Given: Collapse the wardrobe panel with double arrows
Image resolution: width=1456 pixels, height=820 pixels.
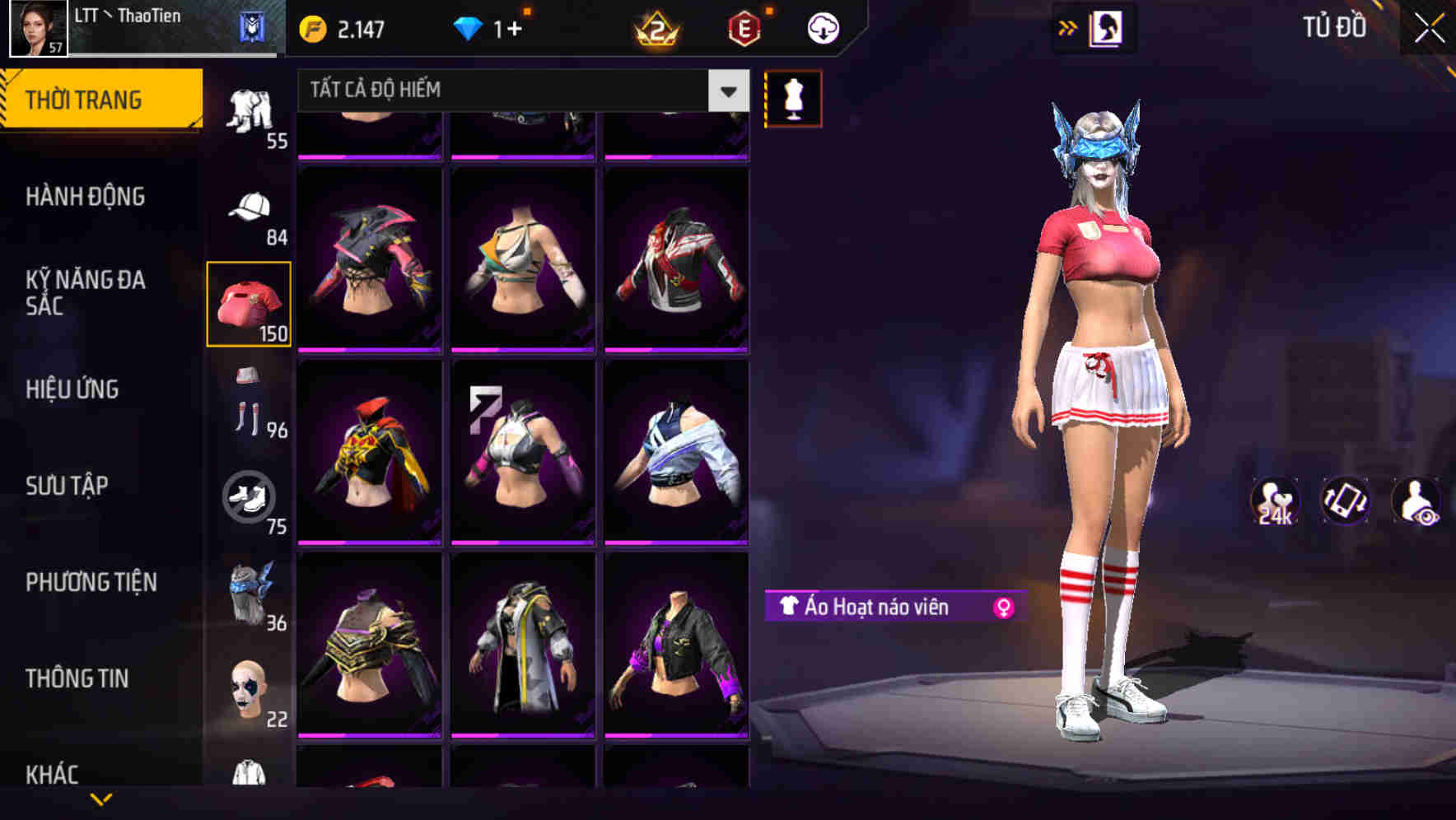Looking at the screenshot, I should click(1067, 26).
